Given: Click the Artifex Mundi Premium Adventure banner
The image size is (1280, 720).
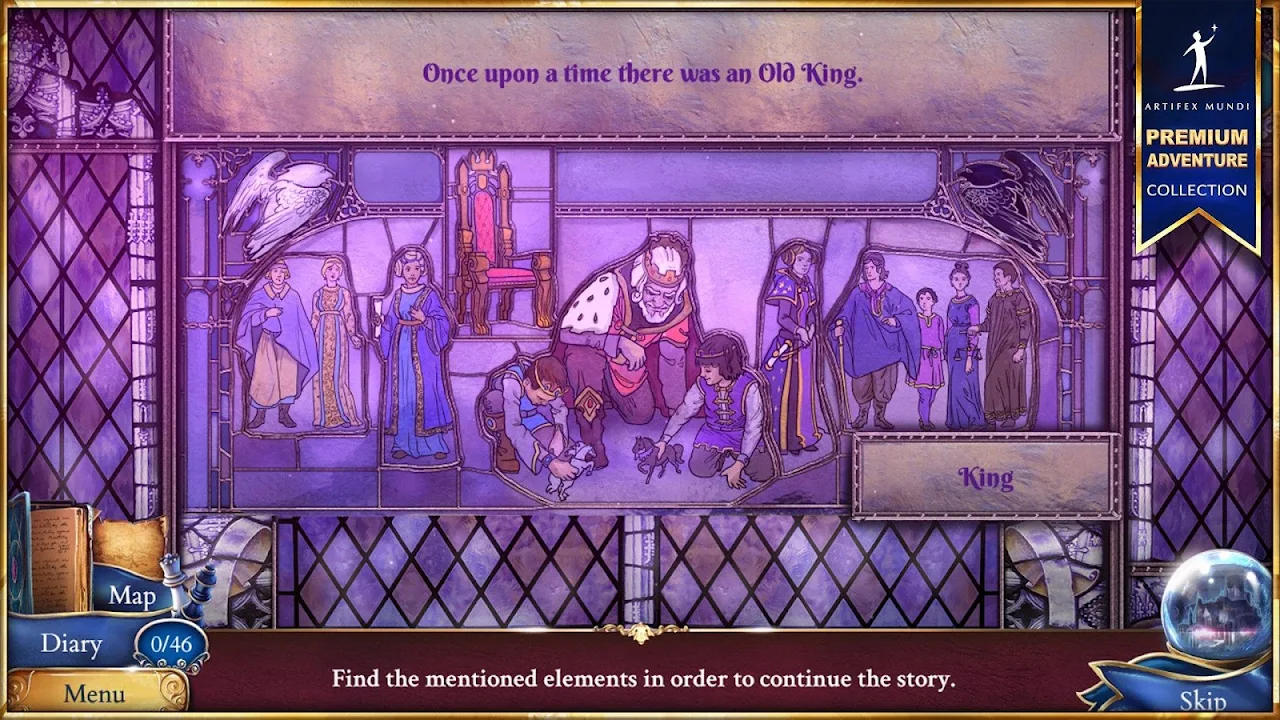Looking at the screenshot, I should click(x=1197, y=120).
